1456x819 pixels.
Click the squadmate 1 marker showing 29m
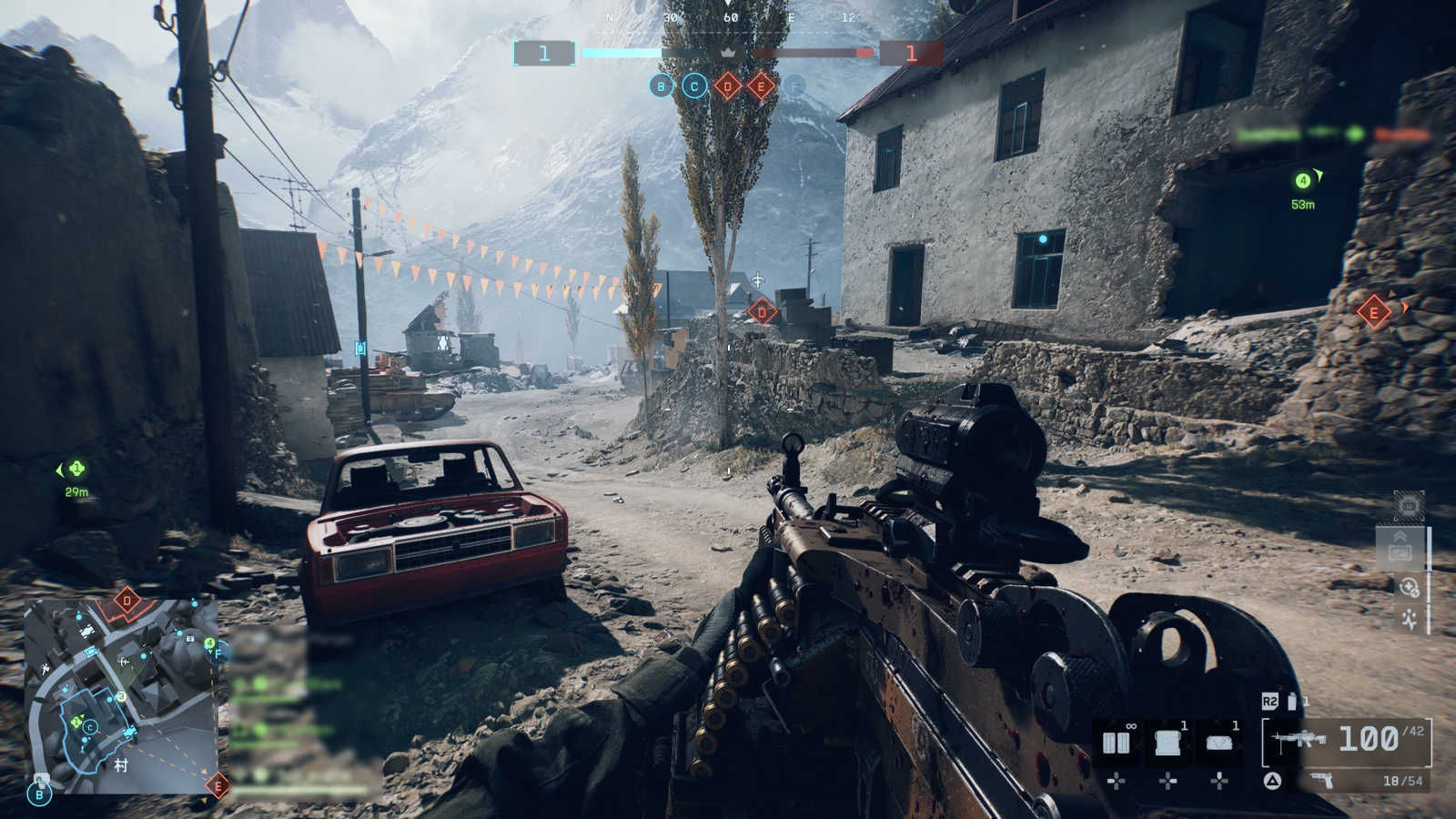pyautogui.click(x=76, y=470)
